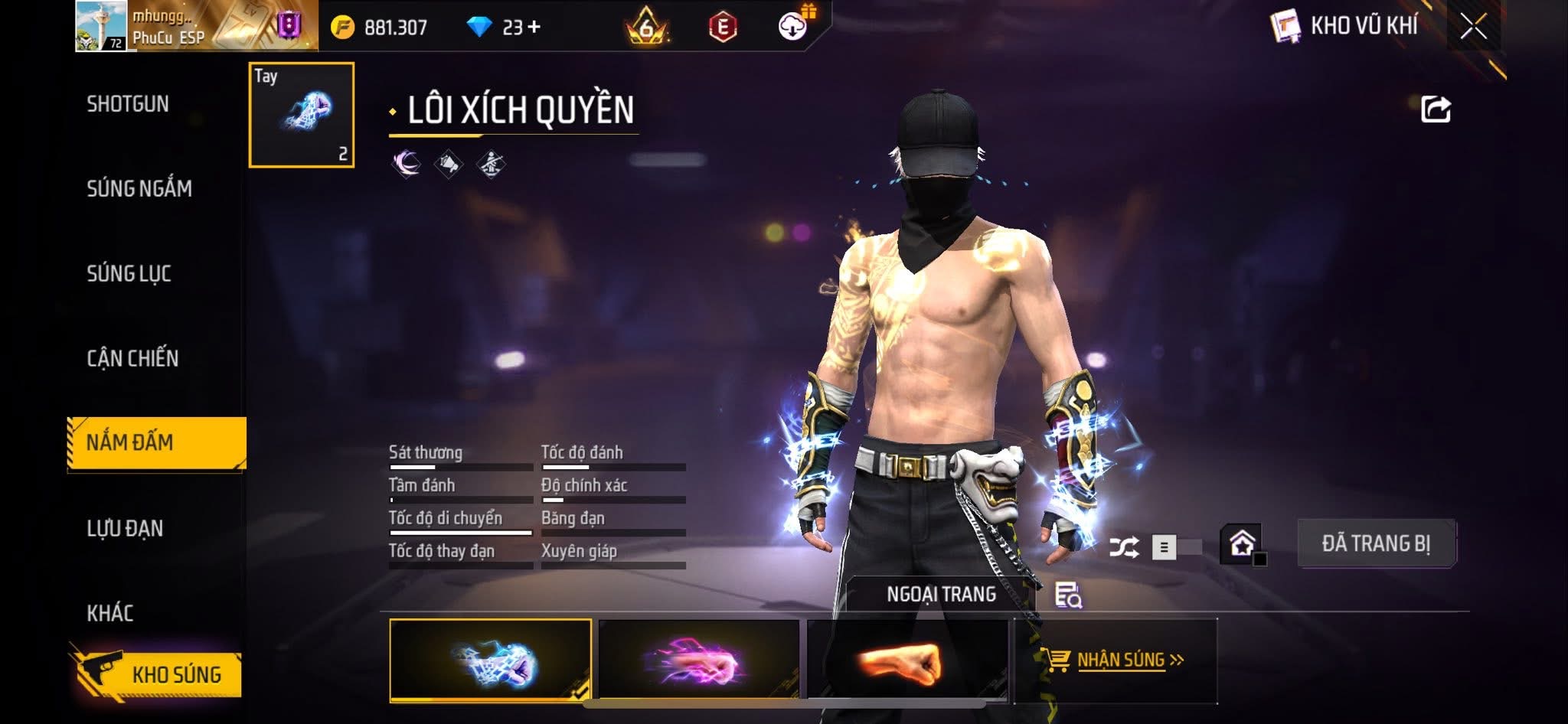Switch to LỰU ĐẠN category
This screenshot has height=724, width=1568.
tap(125, 528)
